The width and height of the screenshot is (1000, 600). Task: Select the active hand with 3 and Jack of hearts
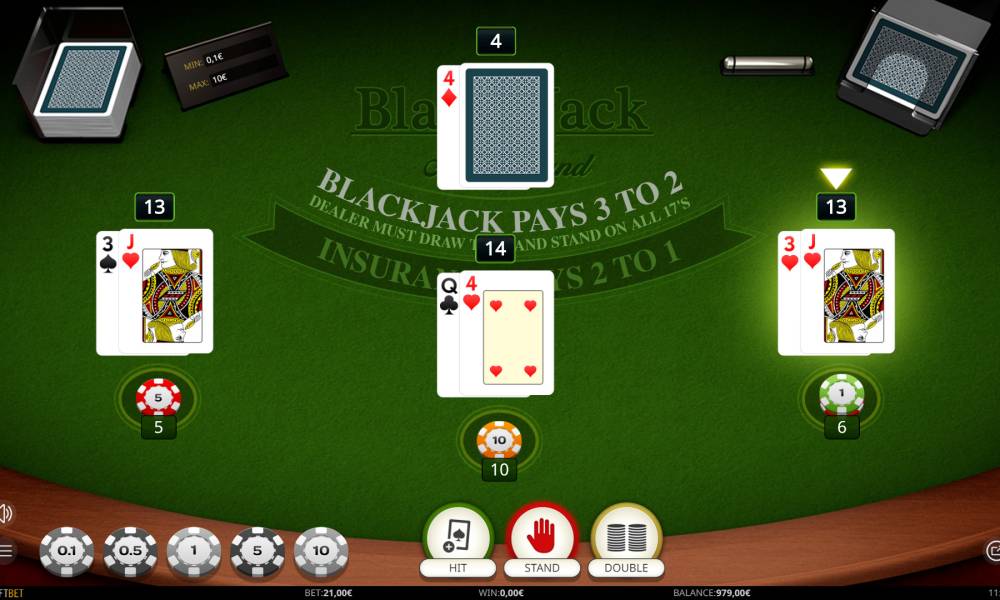tap(836, 292)
